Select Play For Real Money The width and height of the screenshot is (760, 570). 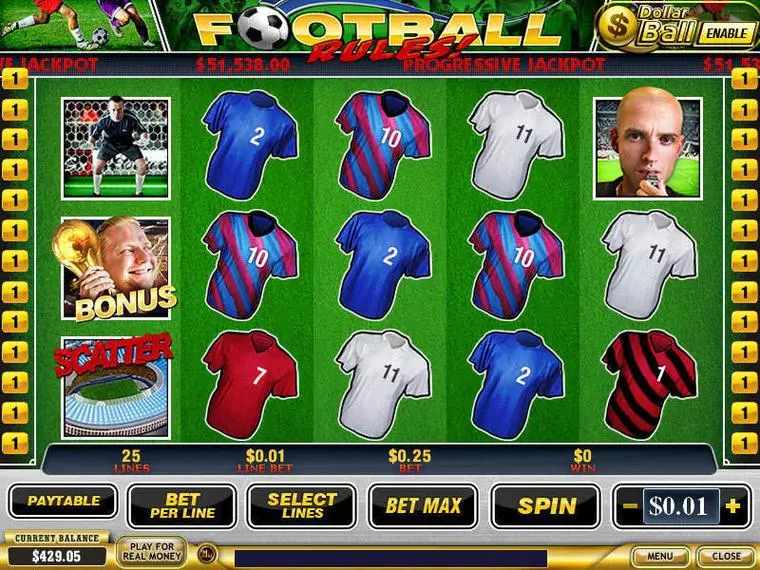coord(151,552)
